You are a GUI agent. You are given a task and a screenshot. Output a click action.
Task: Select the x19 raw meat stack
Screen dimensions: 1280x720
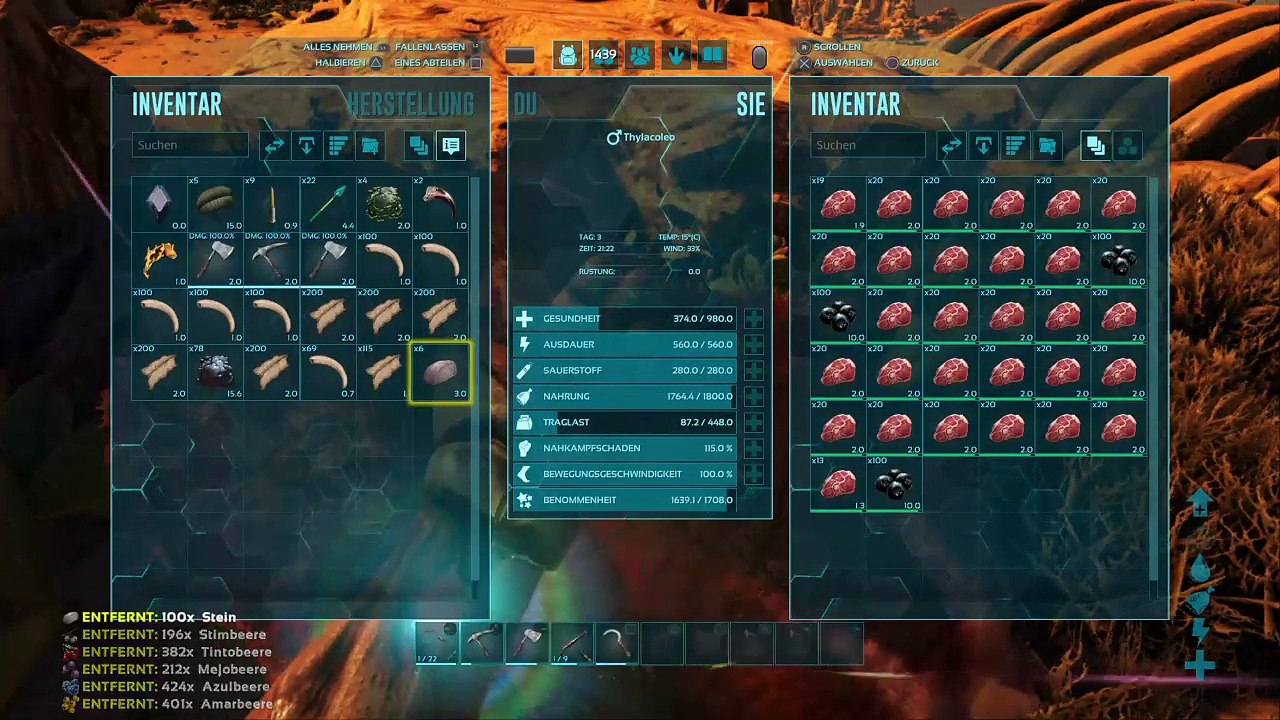coord(838,204)
